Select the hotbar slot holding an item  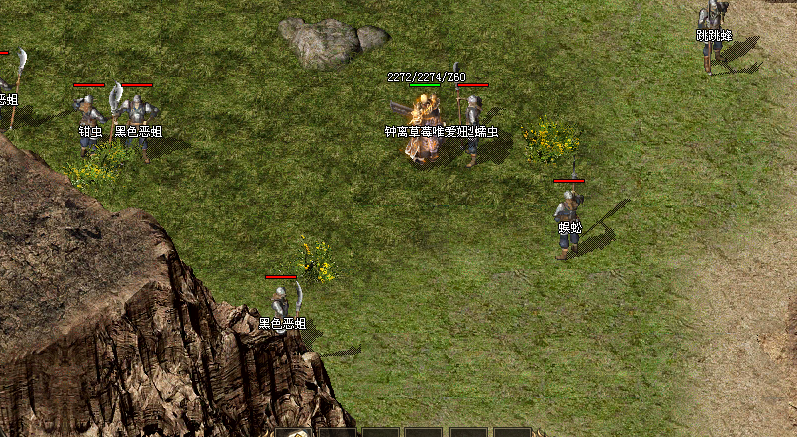[x=293, y=433]
